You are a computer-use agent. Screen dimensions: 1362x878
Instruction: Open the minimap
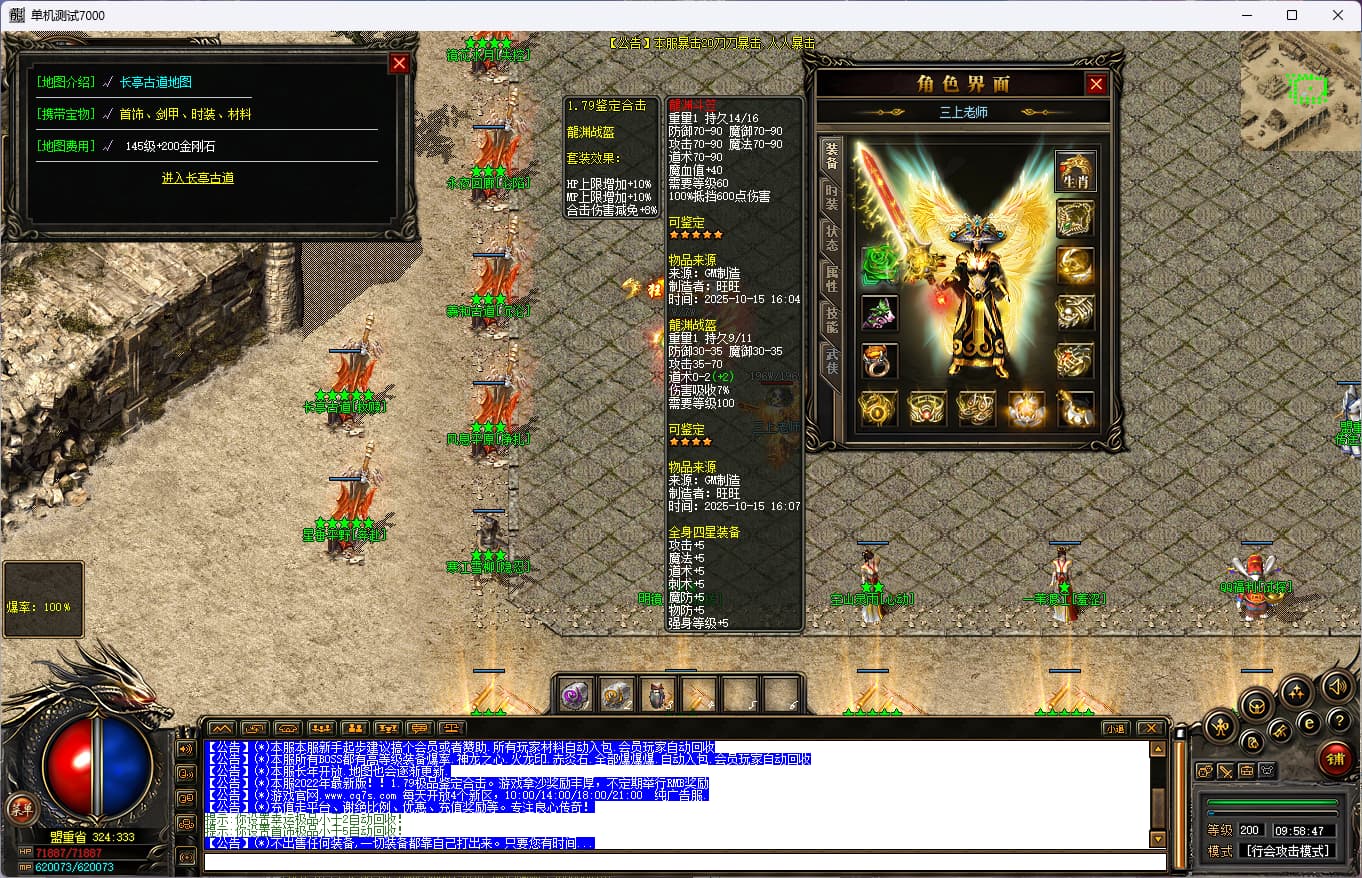click(x=1301, y=90)
